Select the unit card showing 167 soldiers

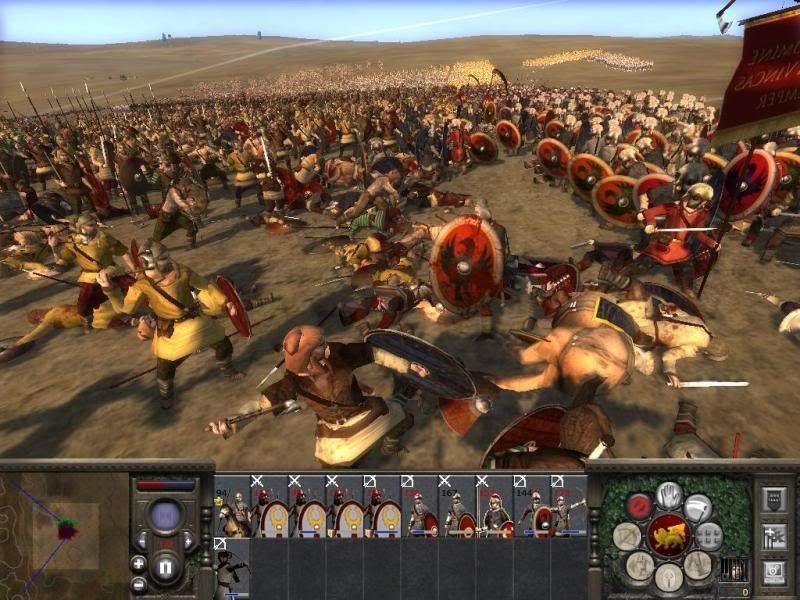(x=457, y=512)
